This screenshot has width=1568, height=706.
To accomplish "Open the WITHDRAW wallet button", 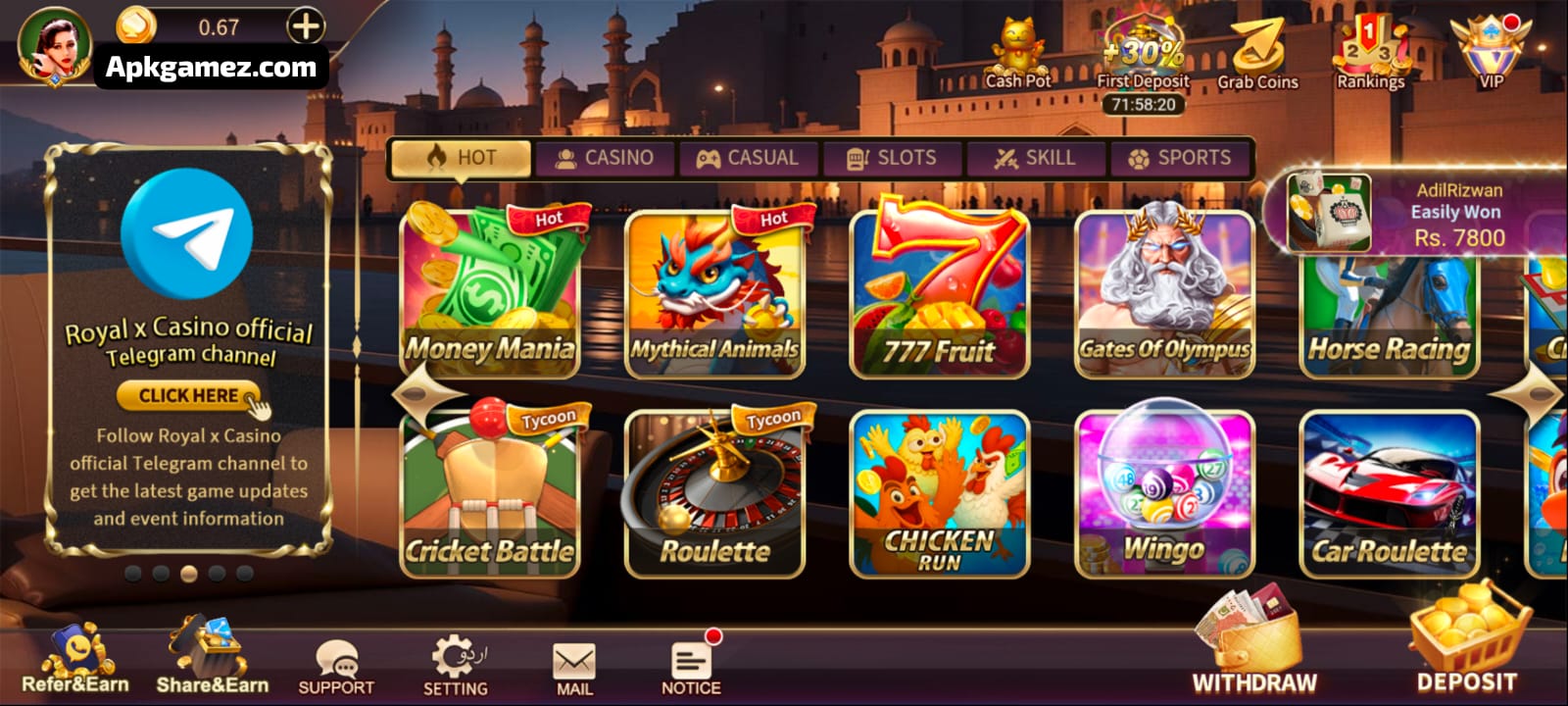I will 1254,641.
